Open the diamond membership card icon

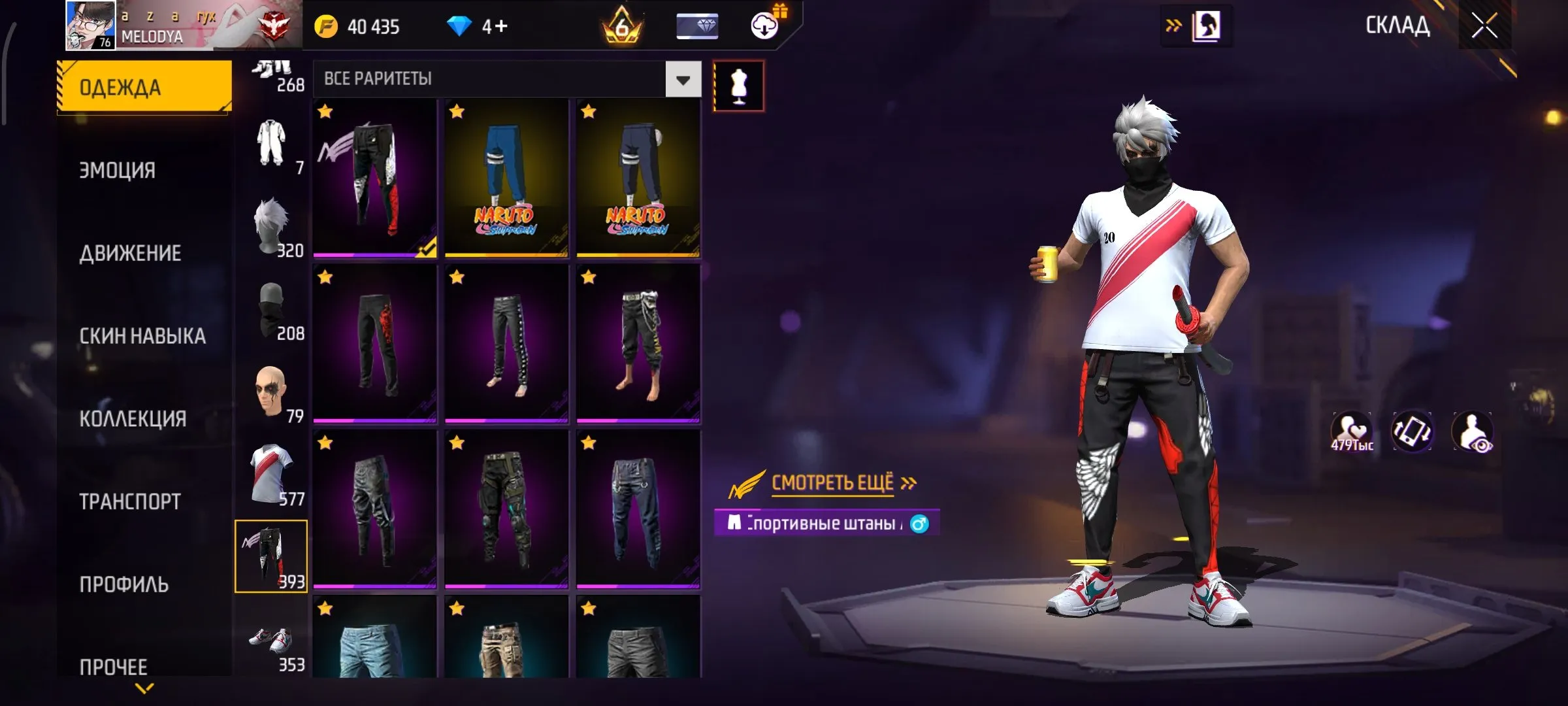pyautogui.click(x=697, y=26)
